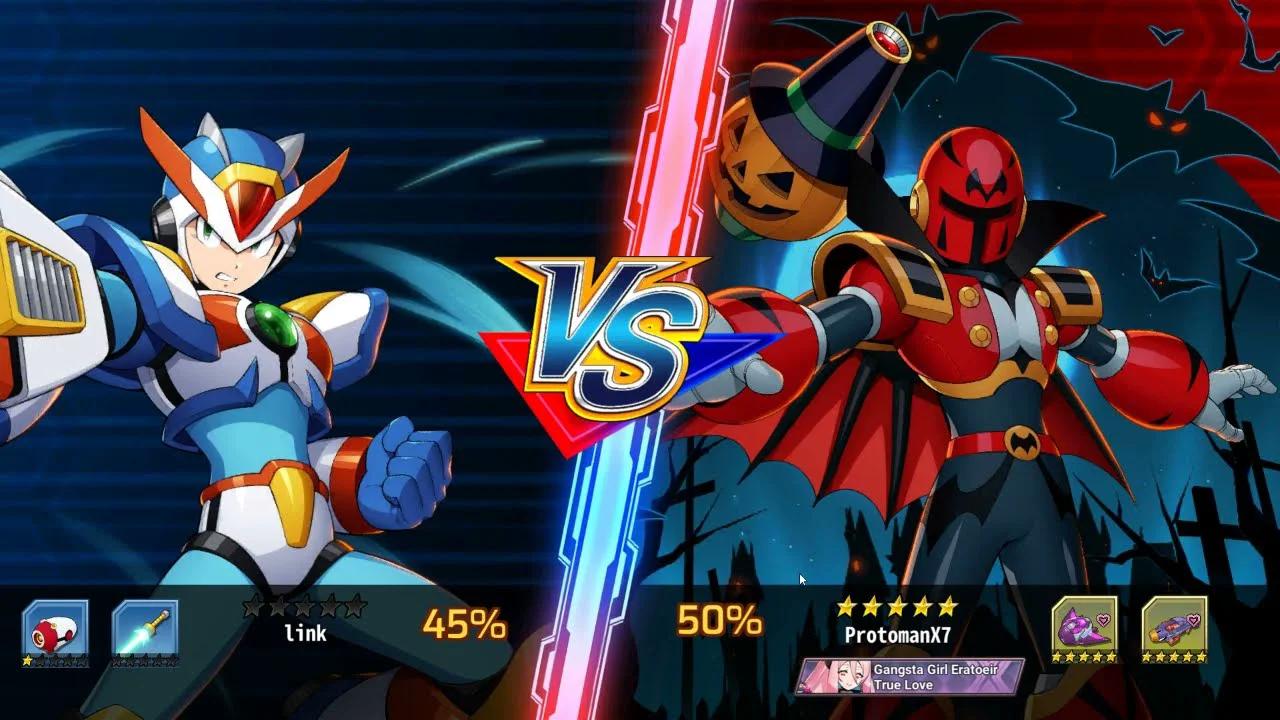Select link's beam saber weapon icon
Screen dimensions: 1280x720
pos(145,625)
